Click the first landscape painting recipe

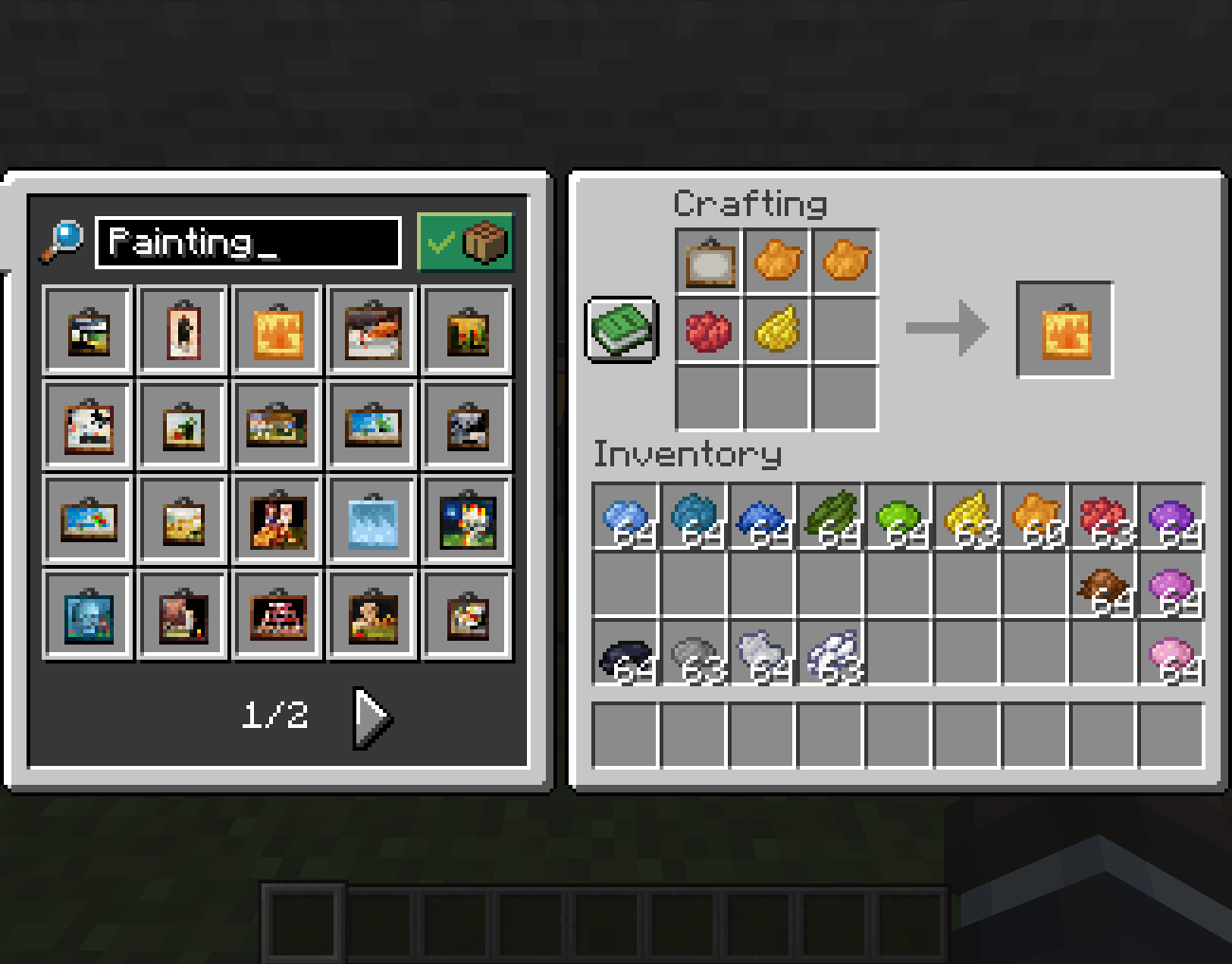click(87, 331)
